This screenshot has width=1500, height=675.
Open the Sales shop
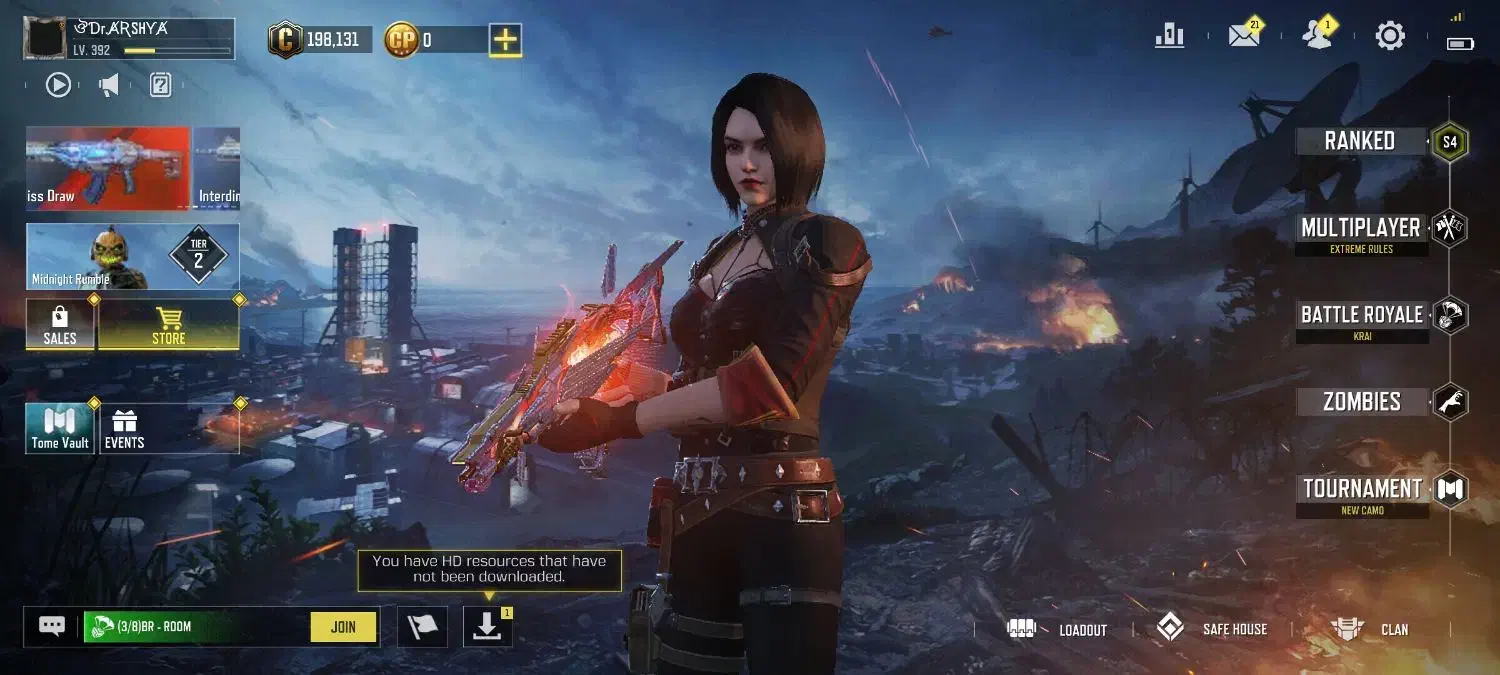60,326
